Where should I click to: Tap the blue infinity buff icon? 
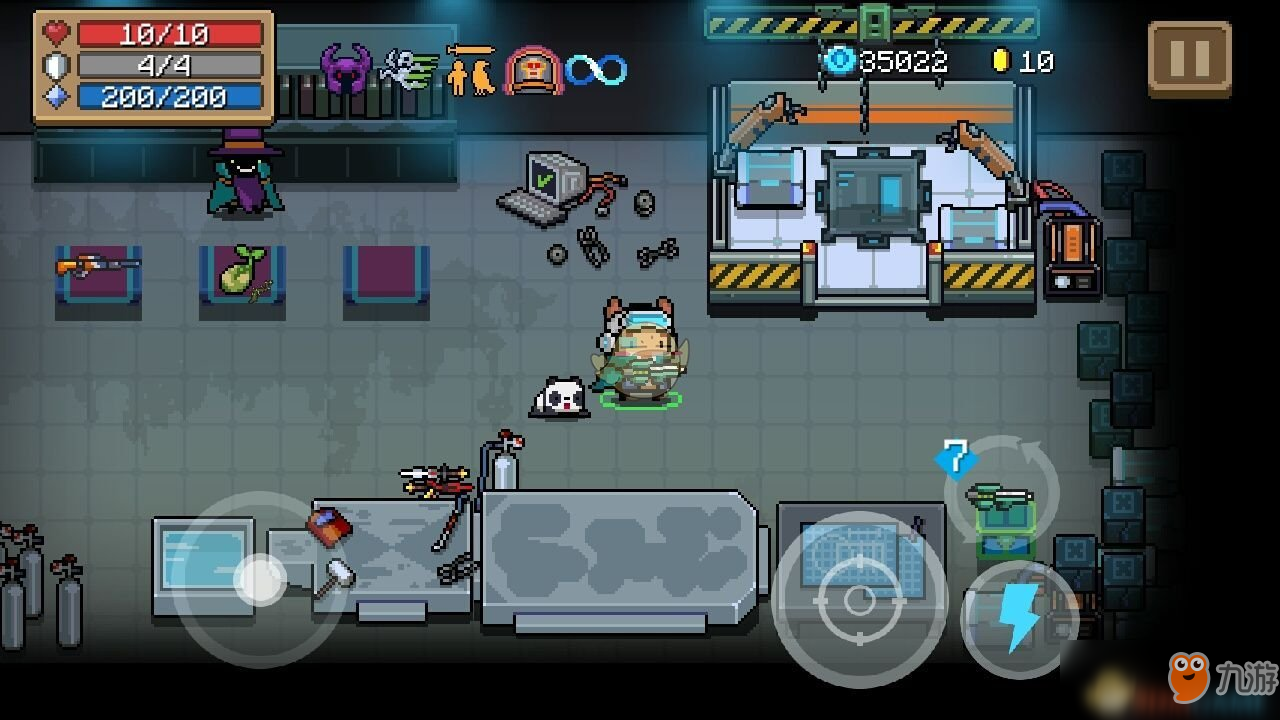click(x=596, y=70)
